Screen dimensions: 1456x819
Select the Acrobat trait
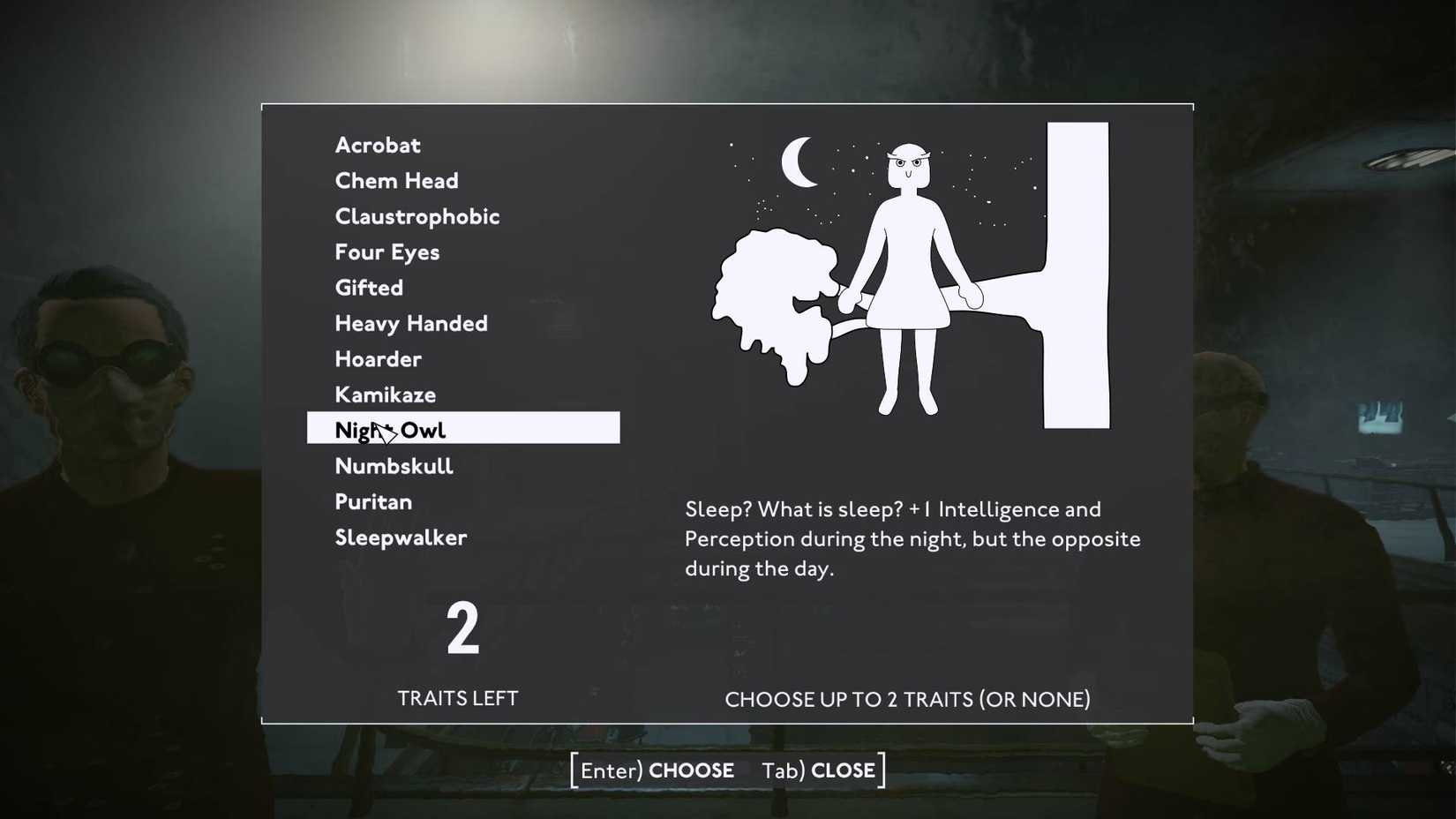[377, 145]
